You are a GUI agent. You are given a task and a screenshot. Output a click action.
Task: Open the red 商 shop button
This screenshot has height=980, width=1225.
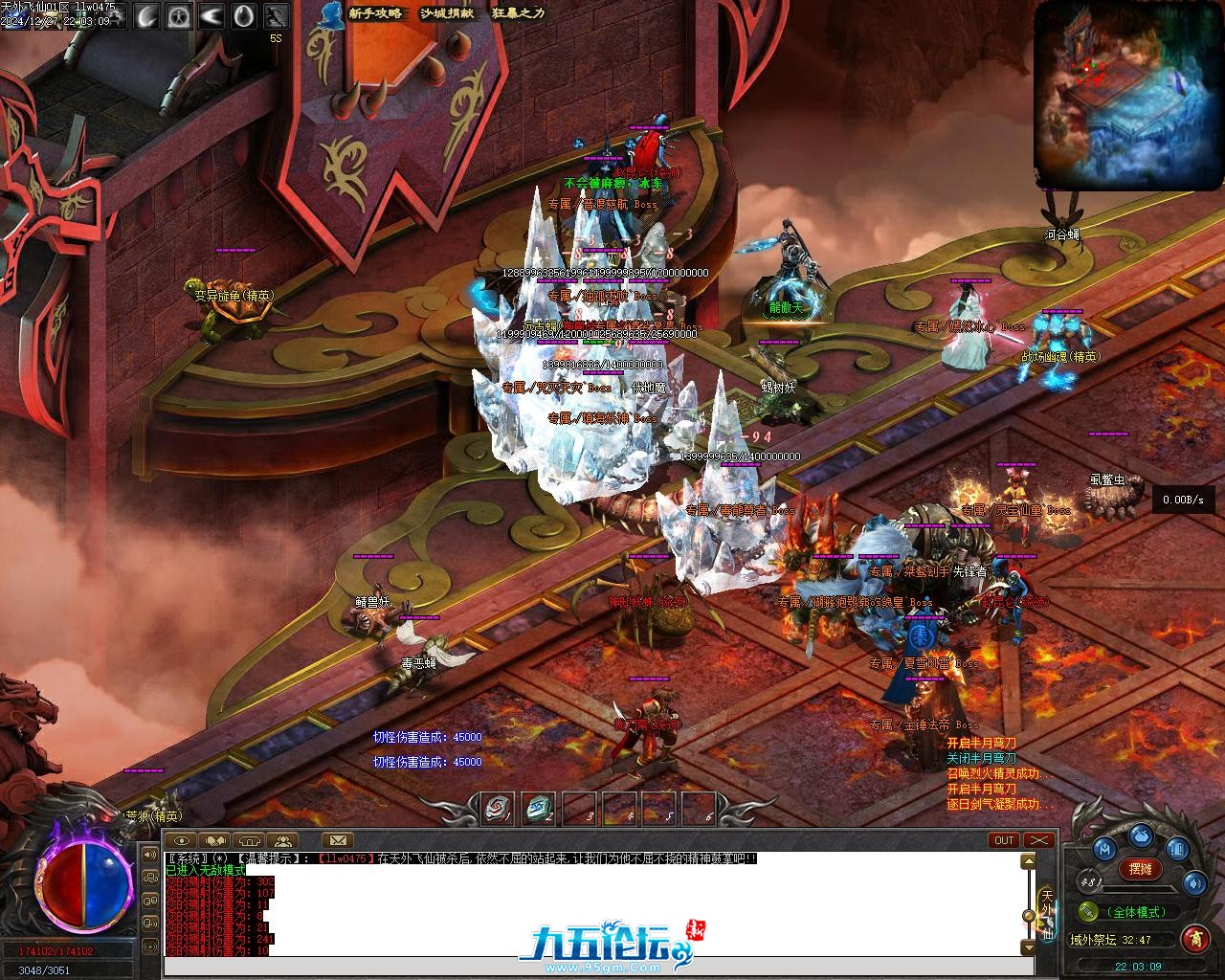pyautogui.click(x=1194, y=938)
